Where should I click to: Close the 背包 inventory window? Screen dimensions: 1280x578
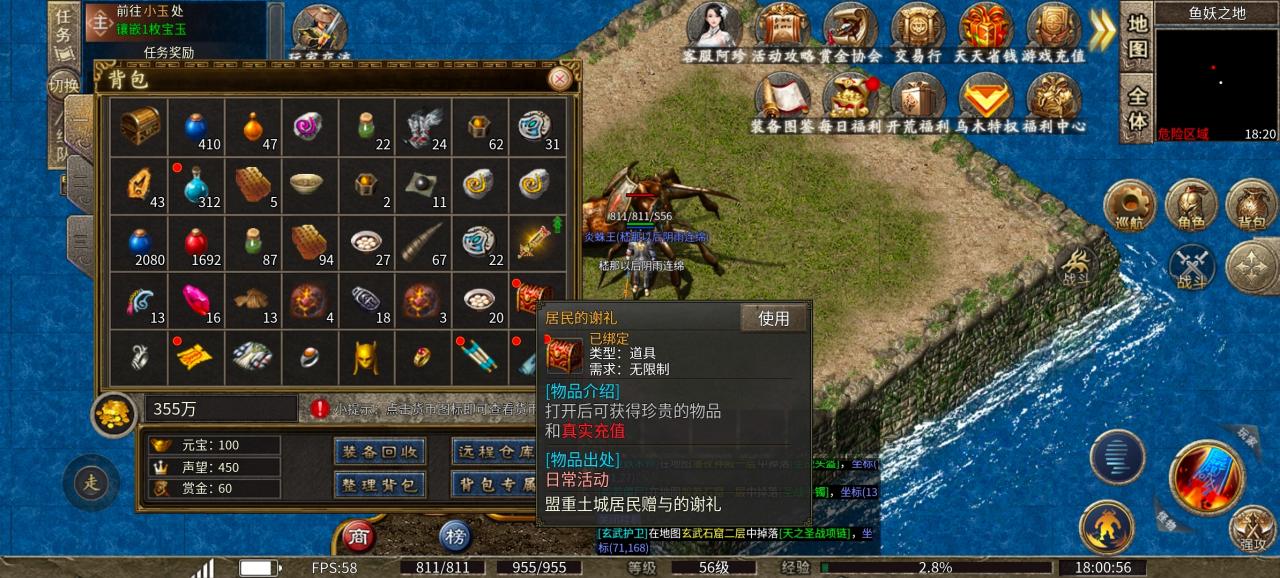click(561, 78)
